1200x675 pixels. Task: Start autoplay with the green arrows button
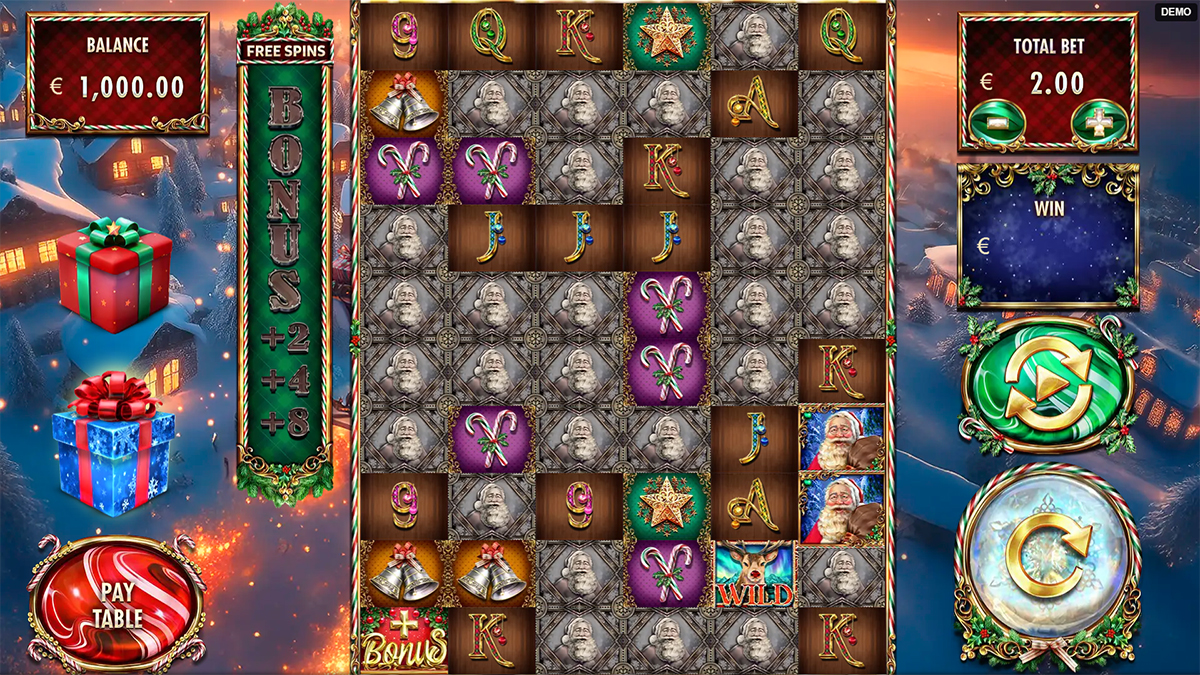[1048, 385]
